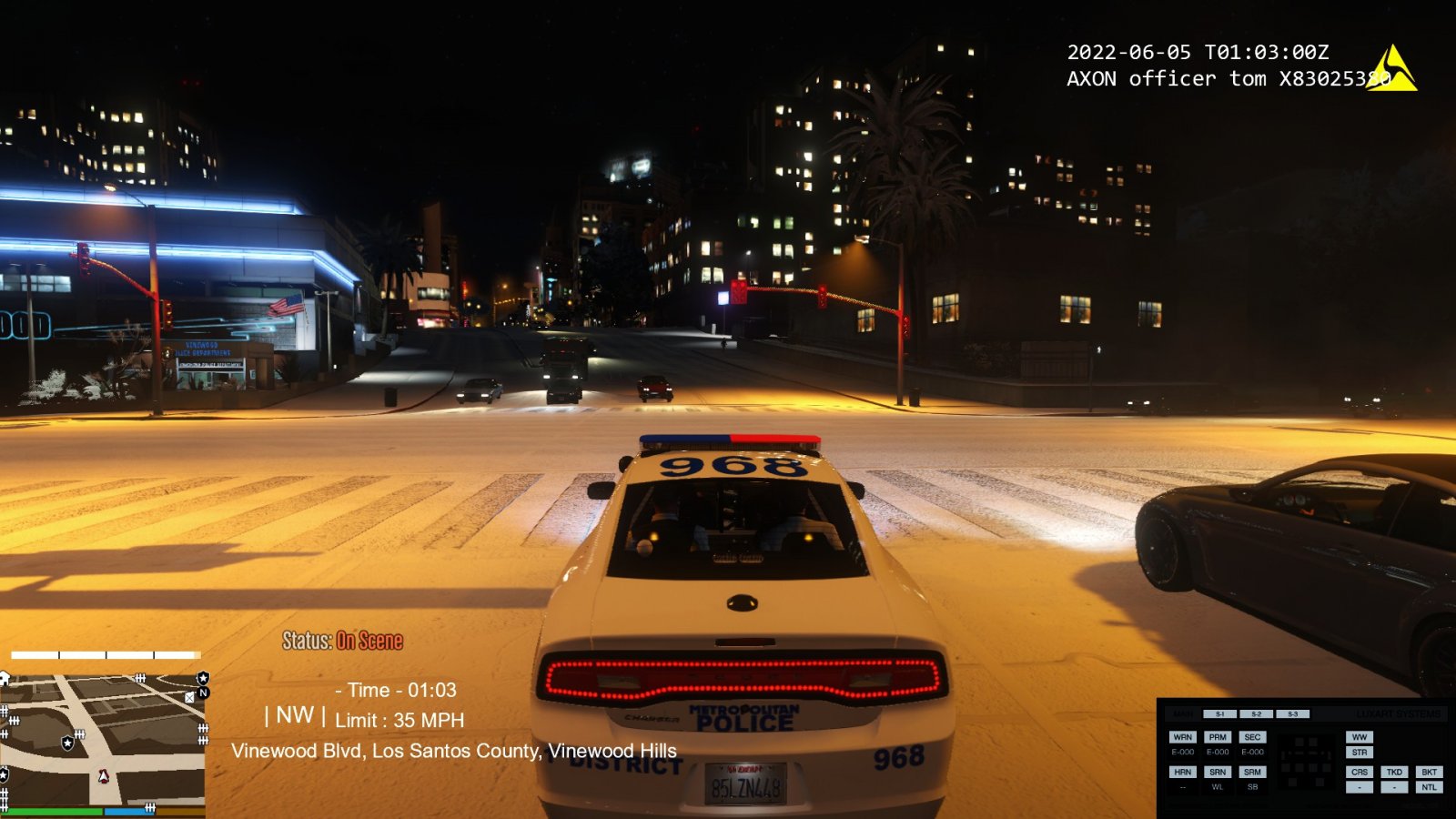Viewport: 1456px width, 819px height.
Task: Switch on the TKD takedown lights
Action: 1394,772
